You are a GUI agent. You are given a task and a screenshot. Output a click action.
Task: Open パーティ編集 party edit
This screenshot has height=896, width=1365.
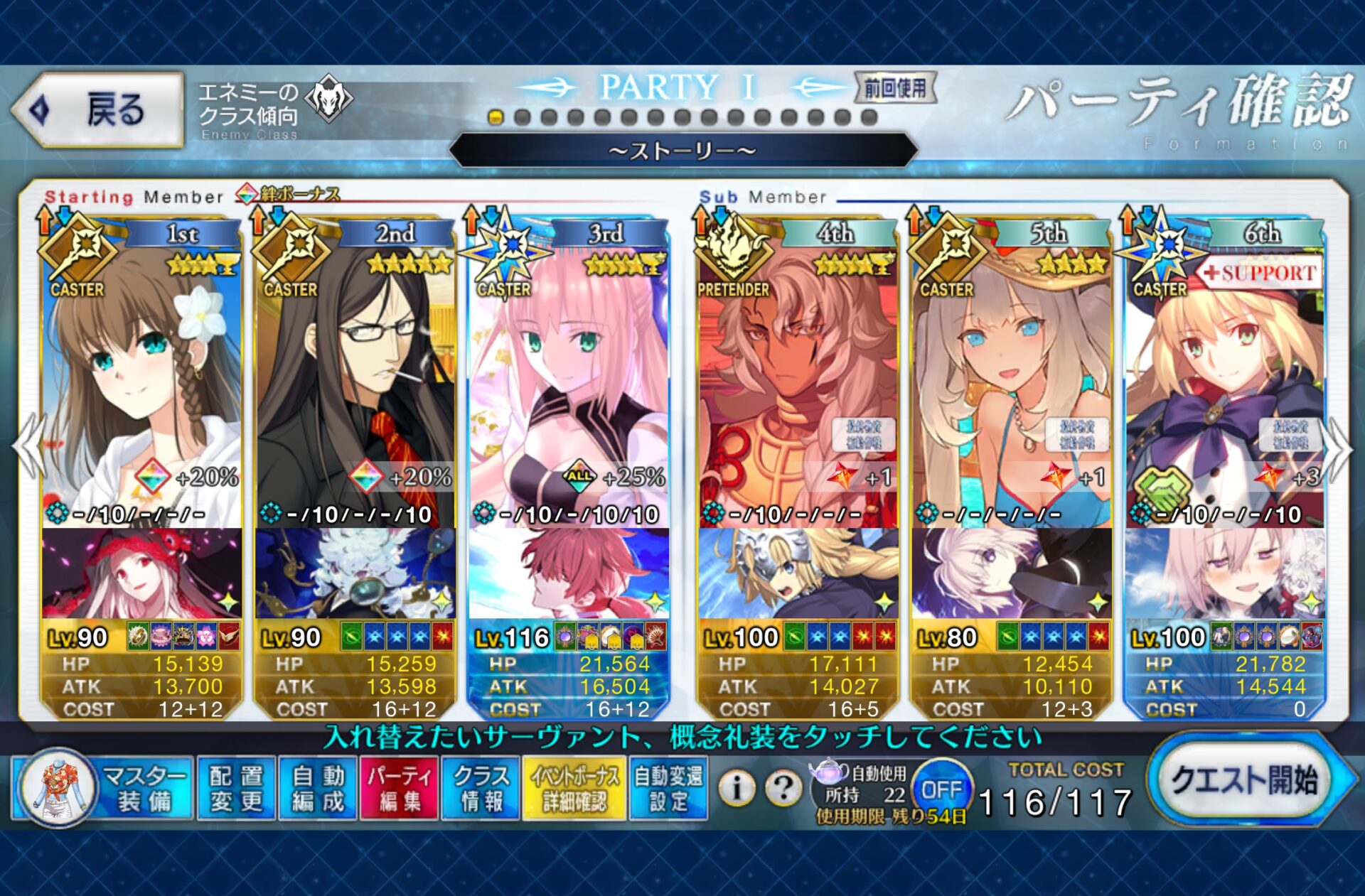click(399, 789)
